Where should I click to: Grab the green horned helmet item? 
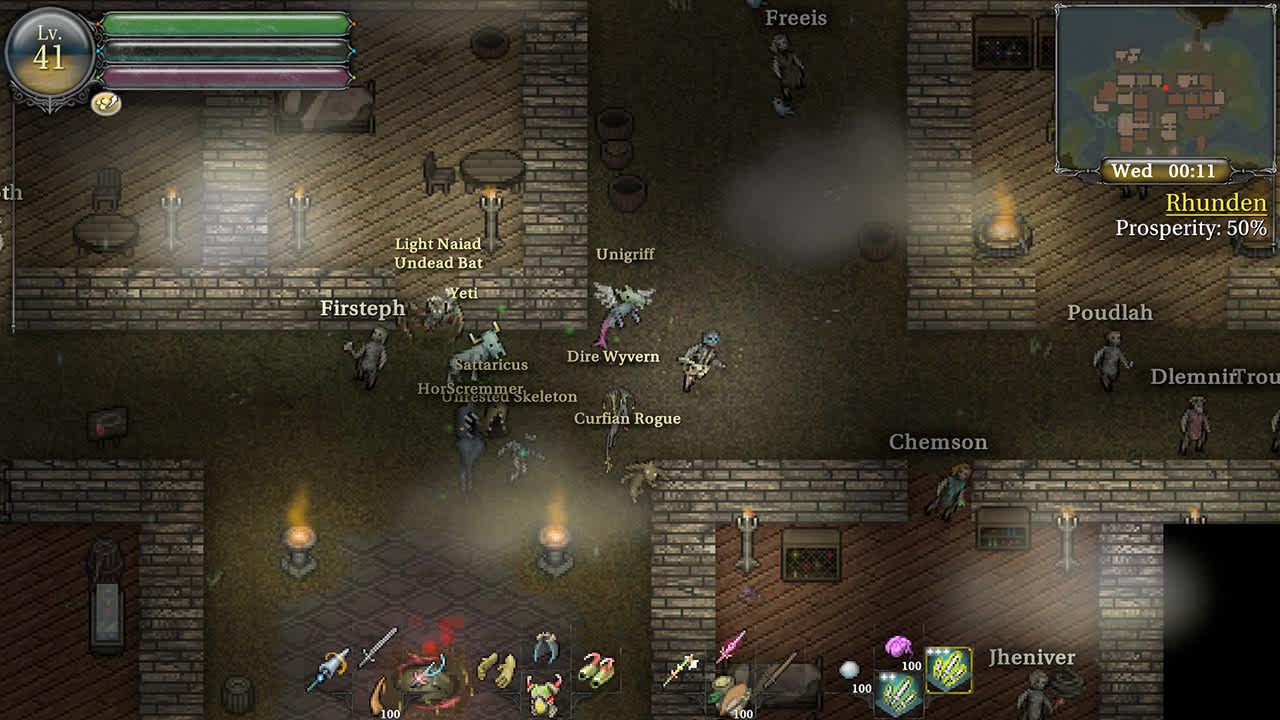(545, 695)
